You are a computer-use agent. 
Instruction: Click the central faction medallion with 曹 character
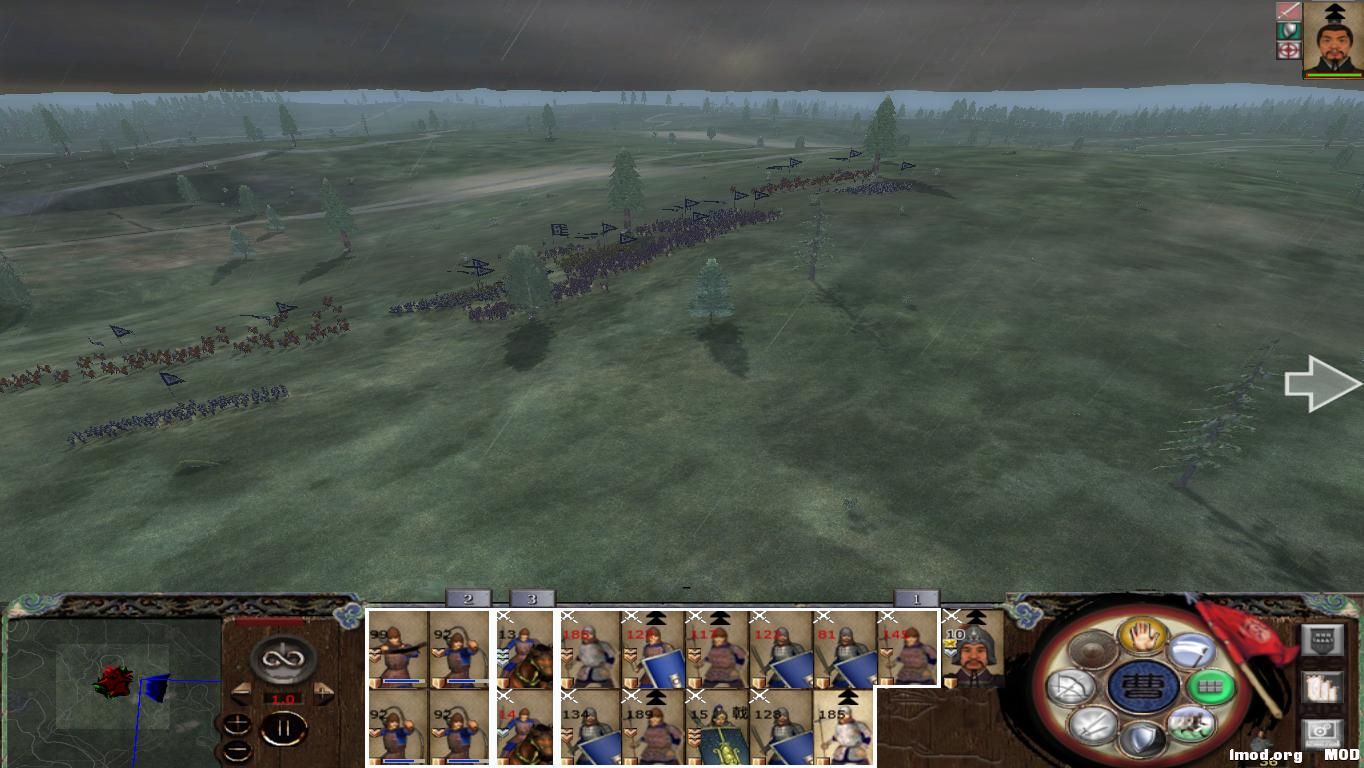pyautogui.click(x=1145, y=686)
